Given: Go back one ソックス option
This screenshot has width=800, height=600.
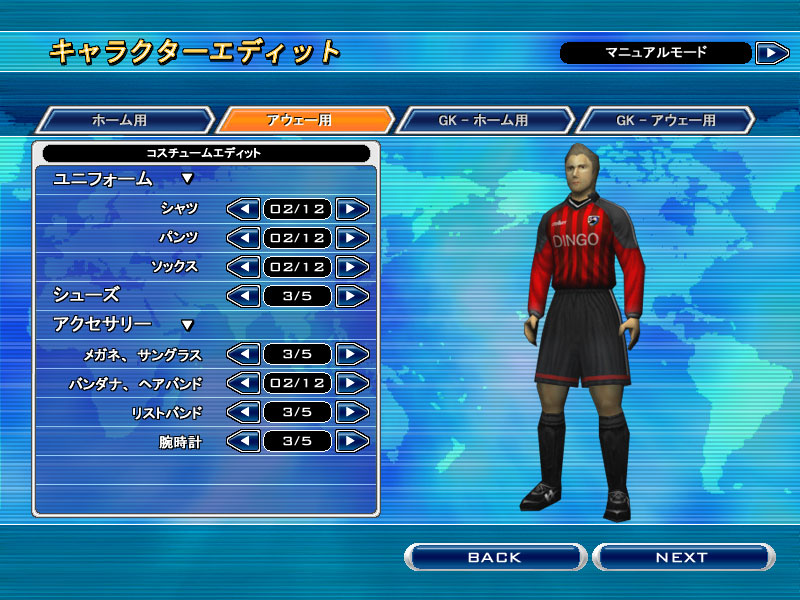Looking at the screenshot, I should coord(243,267).
